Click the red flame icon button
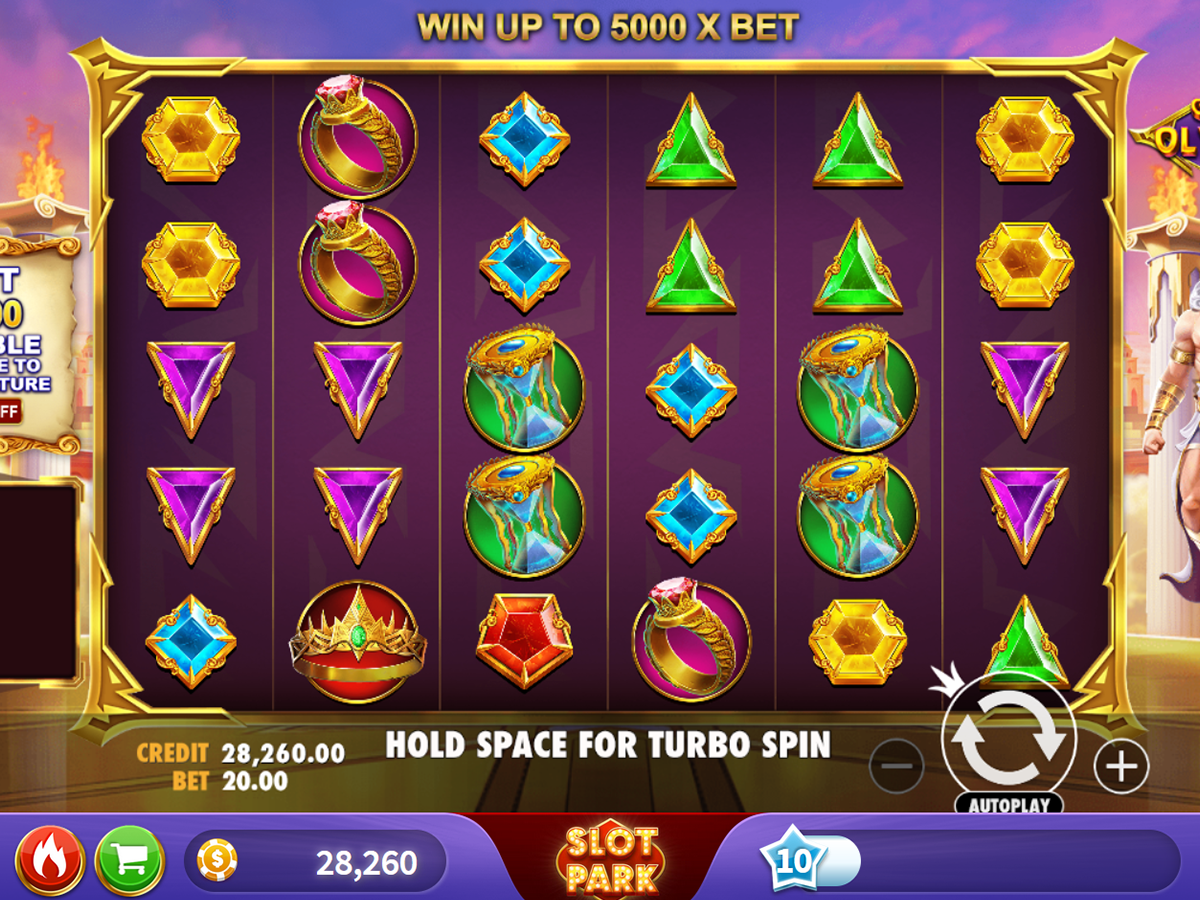 pyautogui.click(x=50, y=860)
